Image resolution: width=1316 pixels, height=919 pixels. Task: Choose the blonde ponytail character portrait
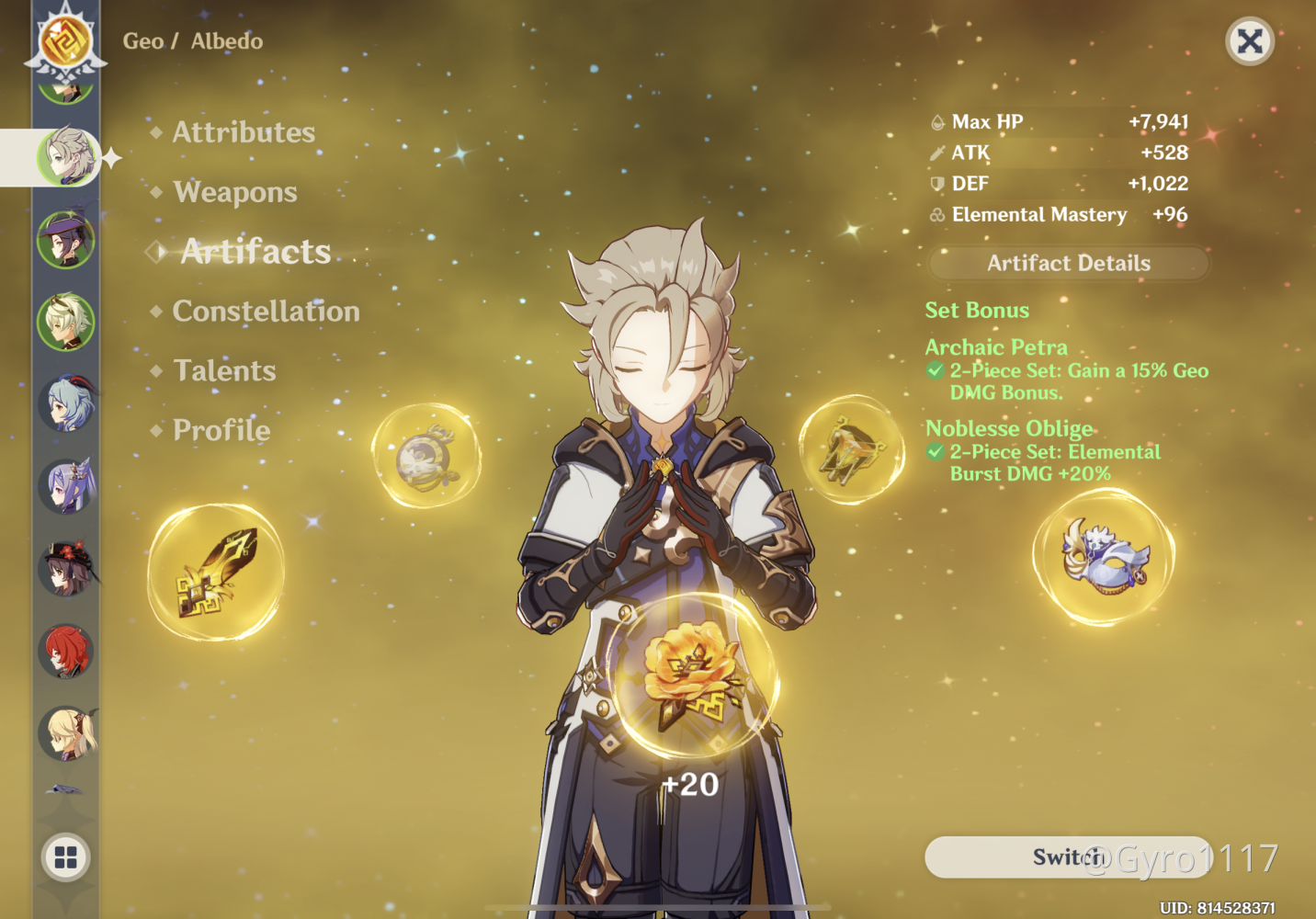click(x=66, y=732)
